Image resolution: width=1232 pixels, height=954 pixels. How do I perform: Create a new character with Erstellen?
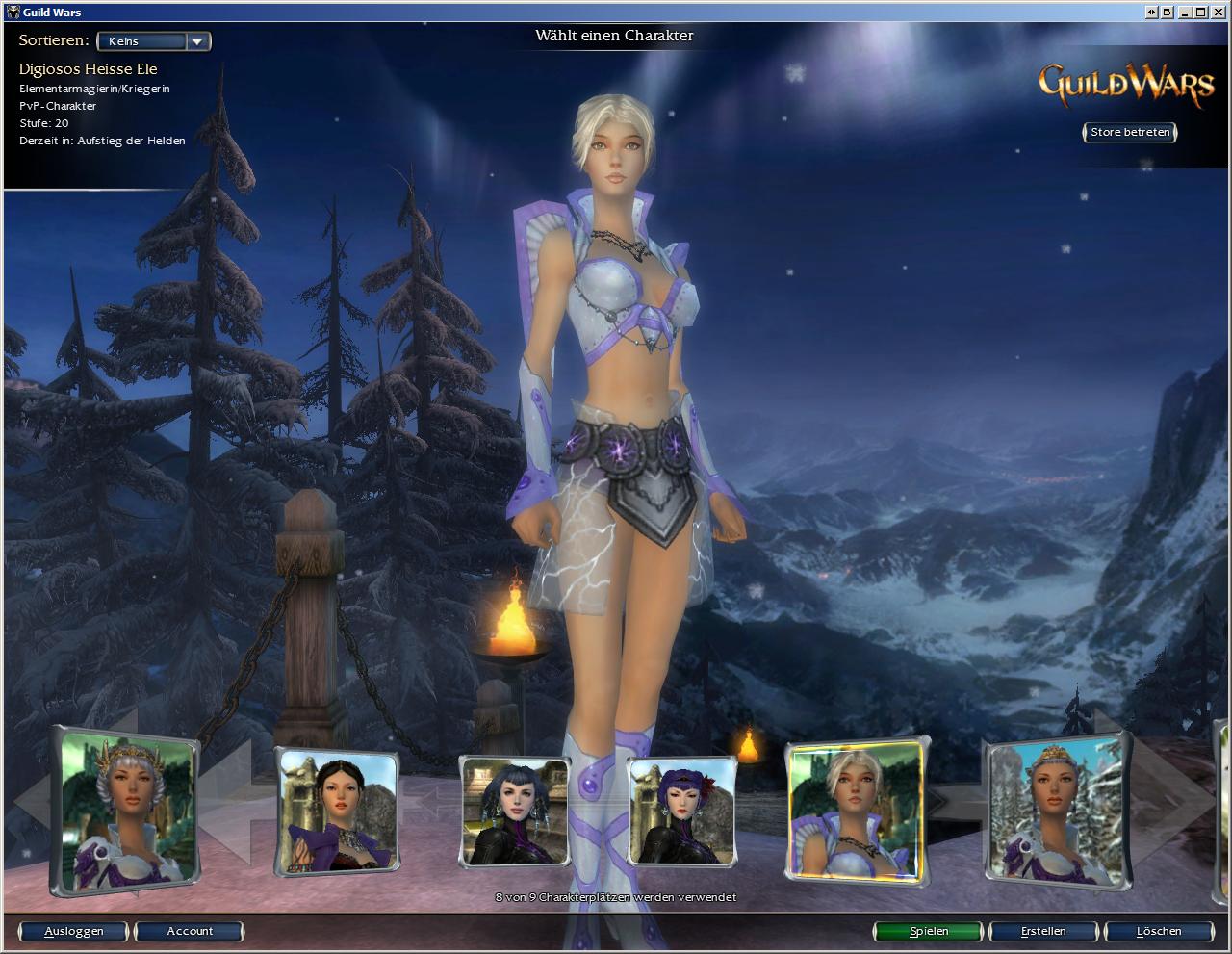tap(1043, 931)
